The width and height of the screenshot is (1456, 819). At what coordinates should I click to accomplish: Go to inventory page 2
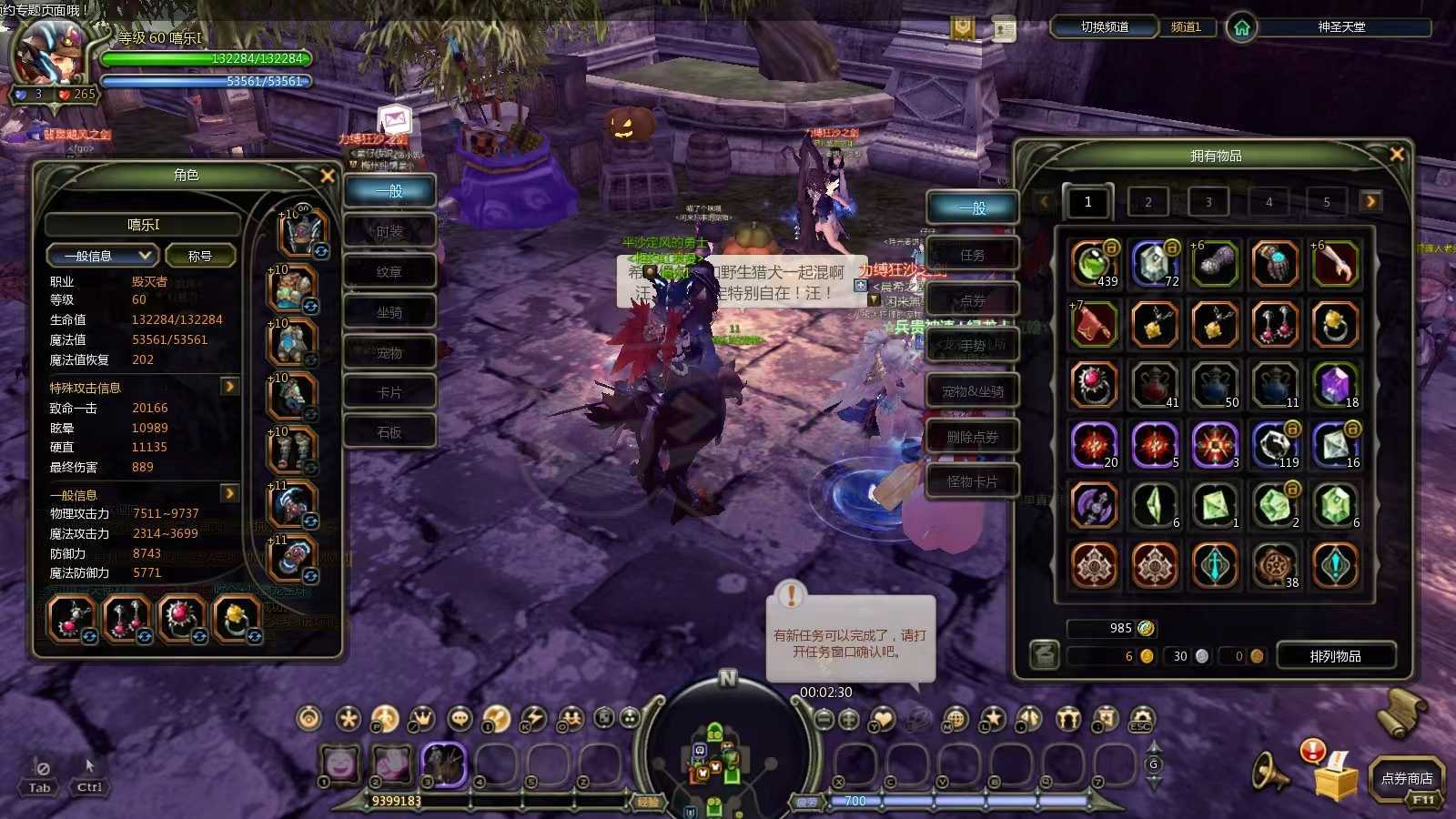click(1148, 202)
